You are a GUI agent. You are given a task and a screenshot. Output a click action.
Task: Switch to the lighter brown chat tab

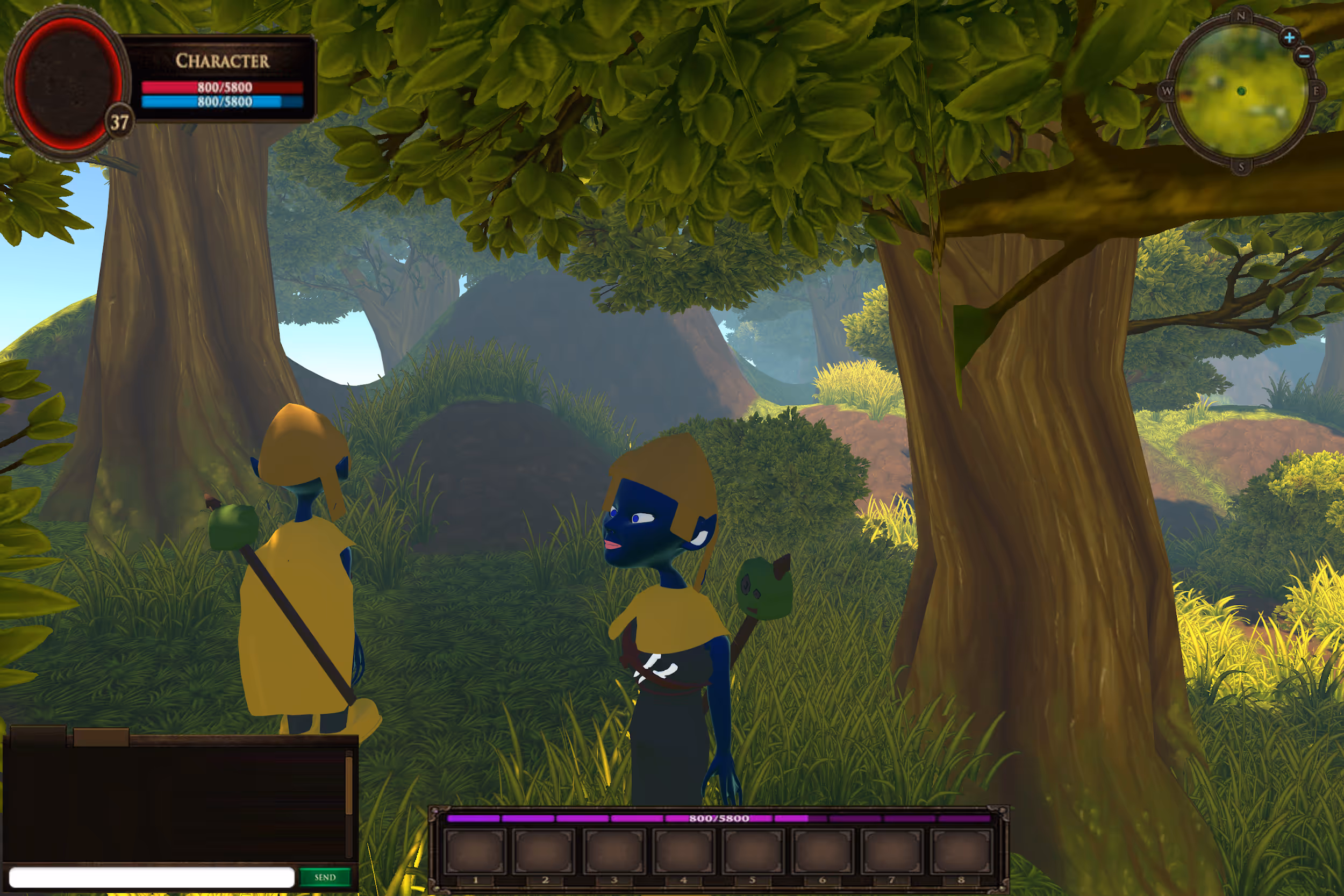click(101, 737)
